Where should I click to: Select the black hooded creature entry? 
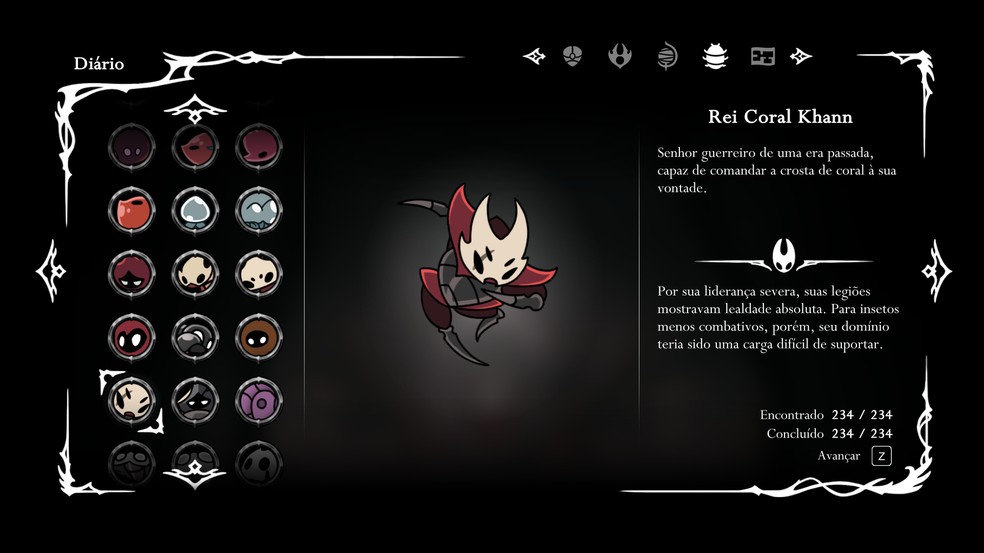click(x=195, y=400)
